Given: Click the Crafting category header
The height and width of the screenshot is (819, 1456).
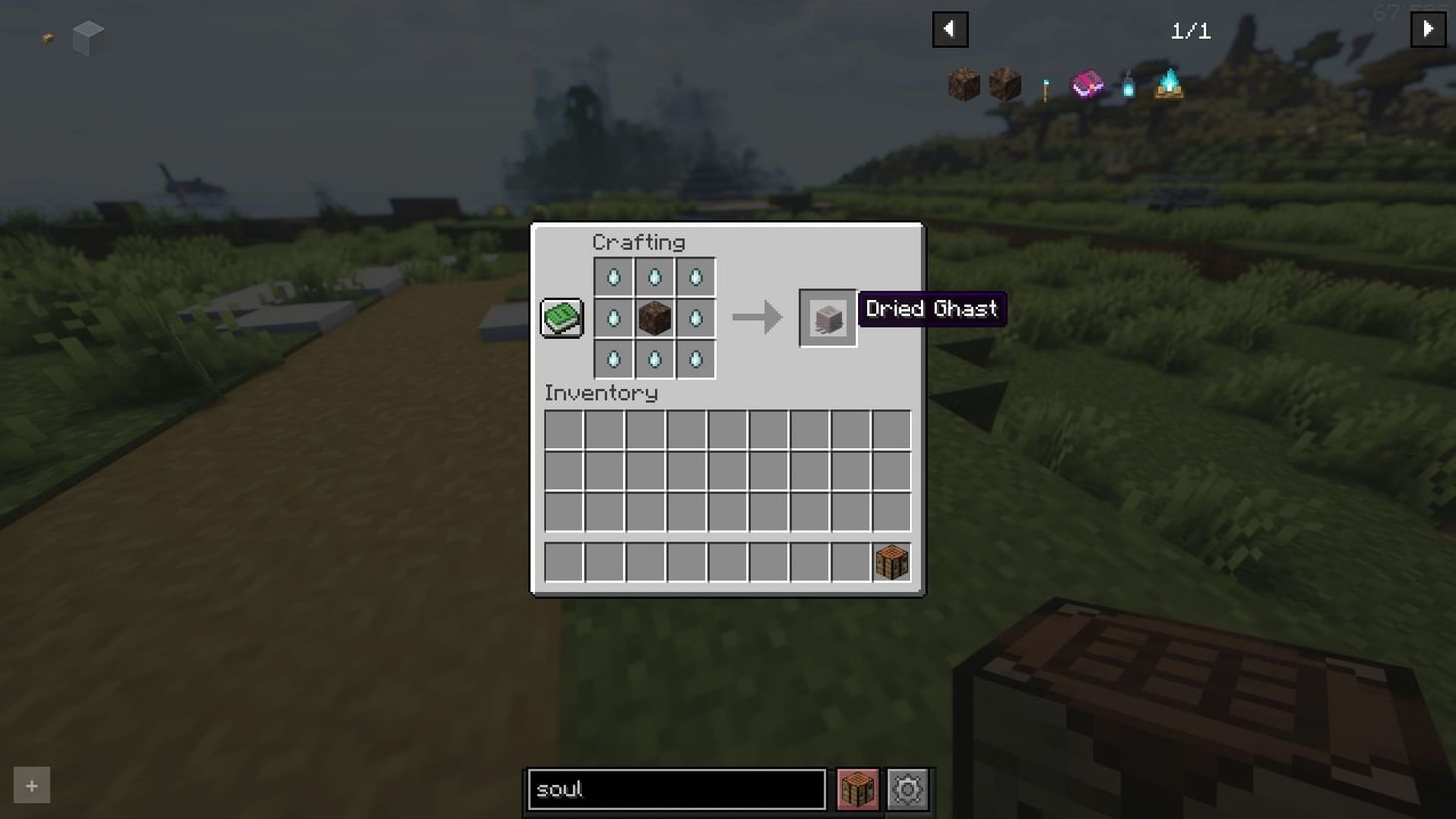Looking at the screenshot, I should [639, 242].
